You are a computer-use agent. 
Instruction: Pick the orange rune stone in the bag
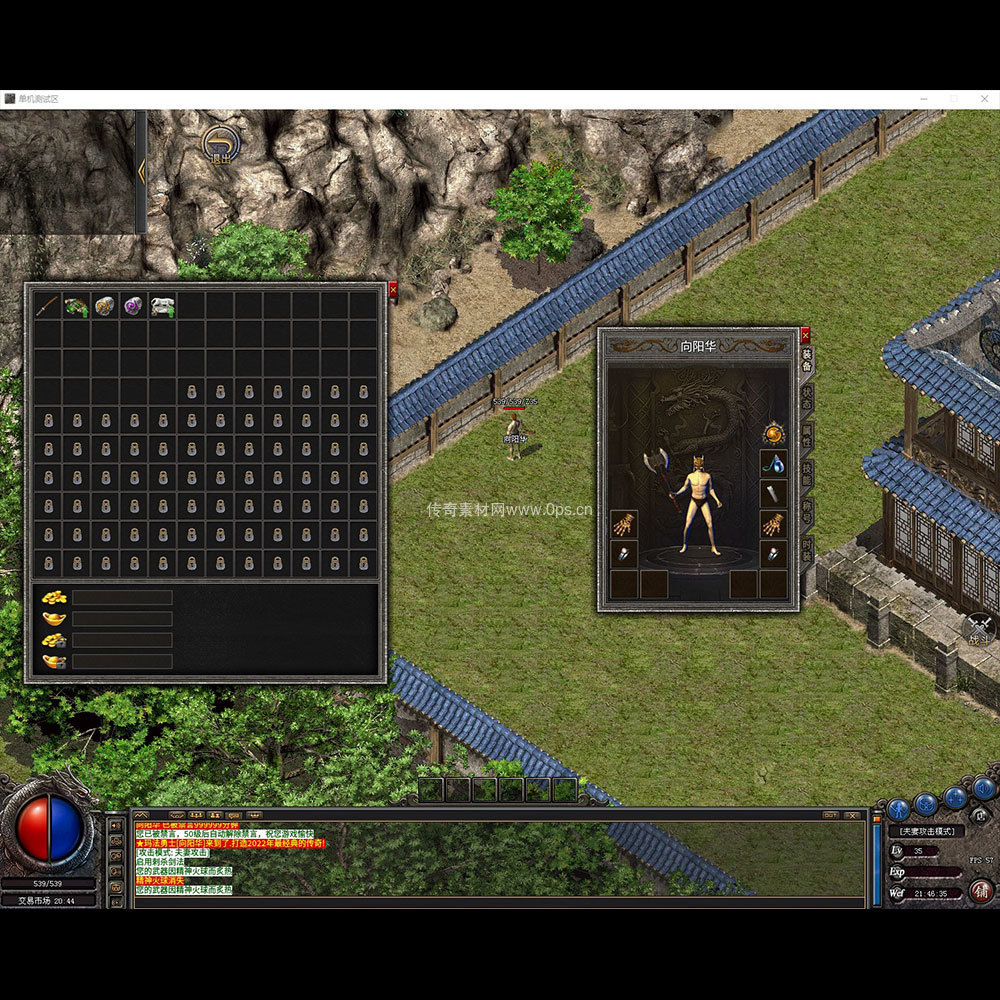coord(104,305)
